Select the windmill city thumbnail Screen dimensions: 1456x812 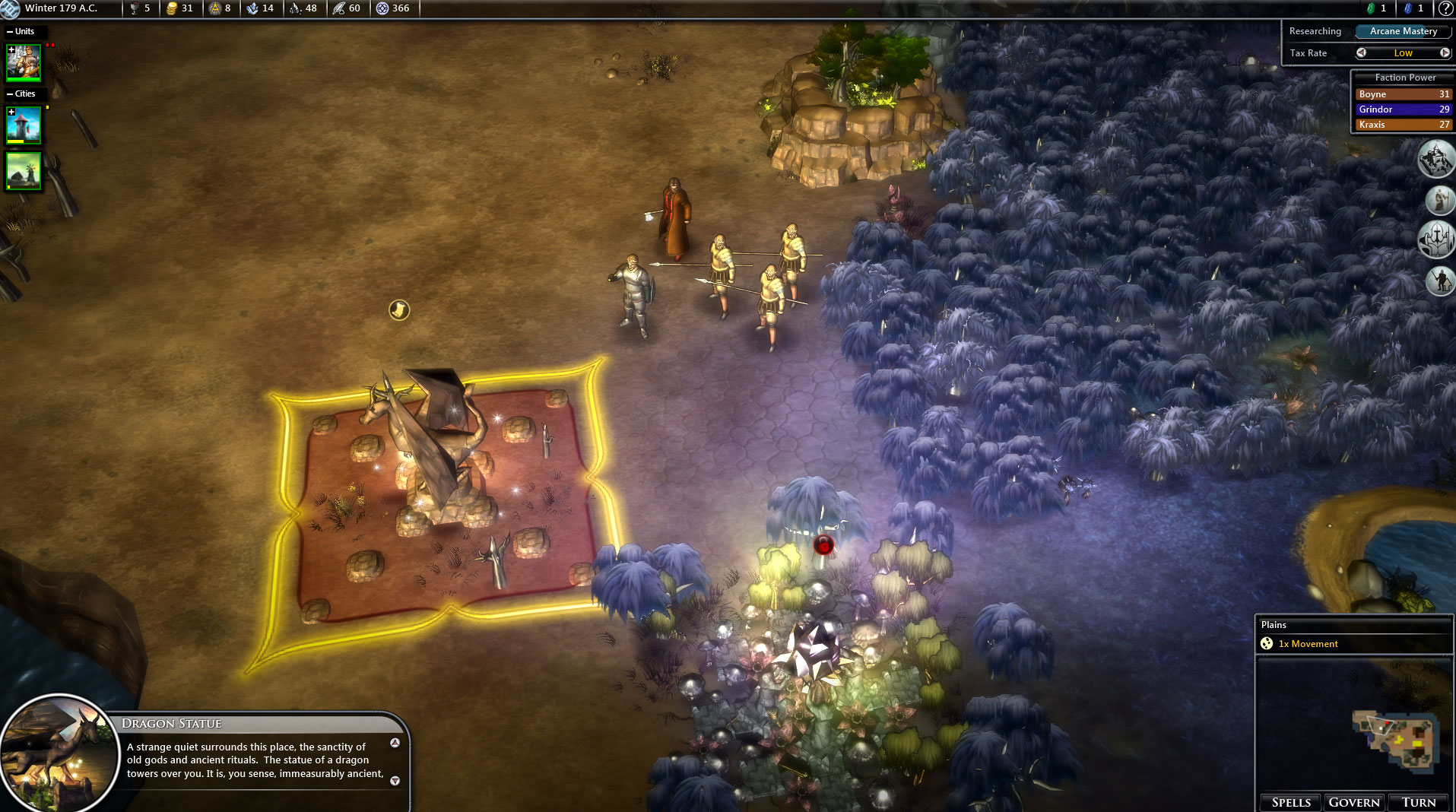pyautogui.click(x=24, y=171)
